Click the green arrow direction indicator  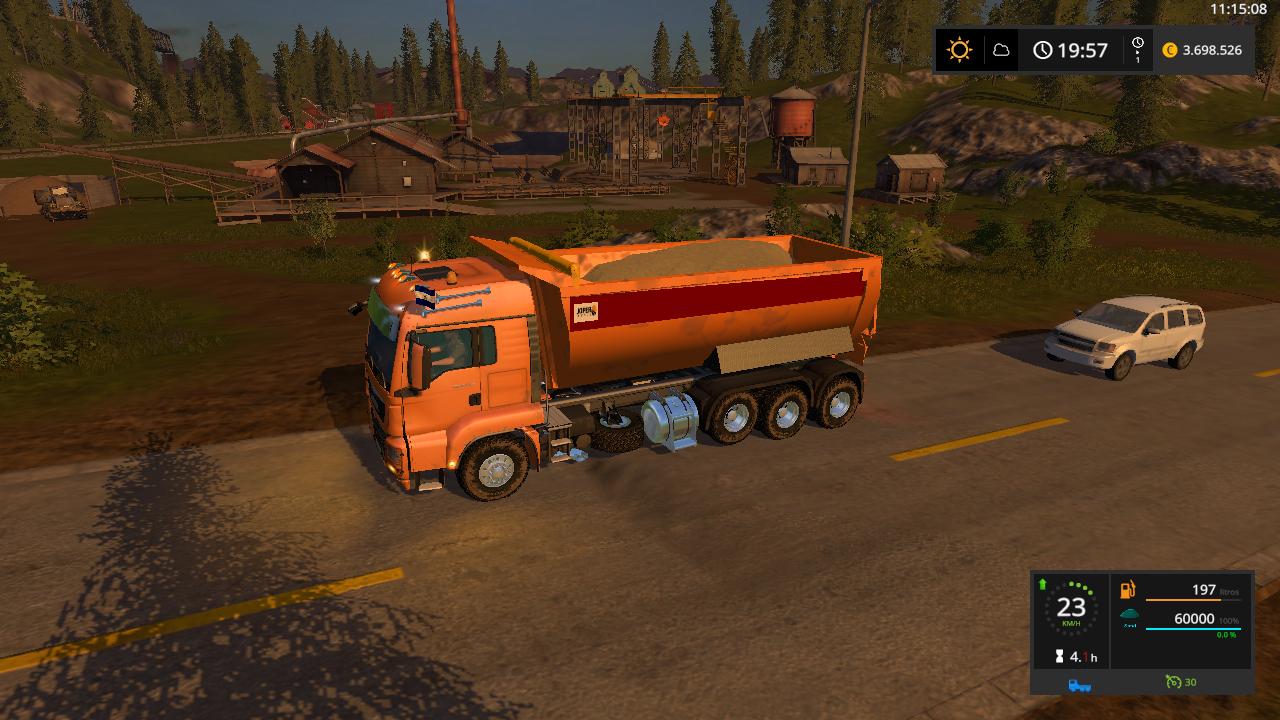(1043, 584)
